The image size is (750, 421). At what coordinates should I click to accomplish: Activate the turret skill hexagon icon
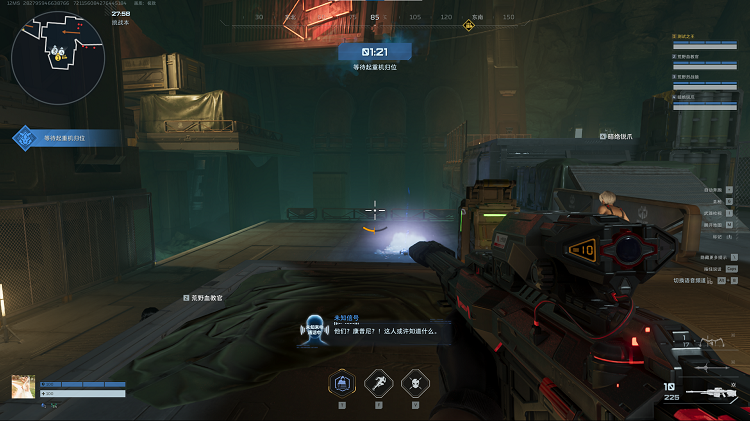pos(342,382)
